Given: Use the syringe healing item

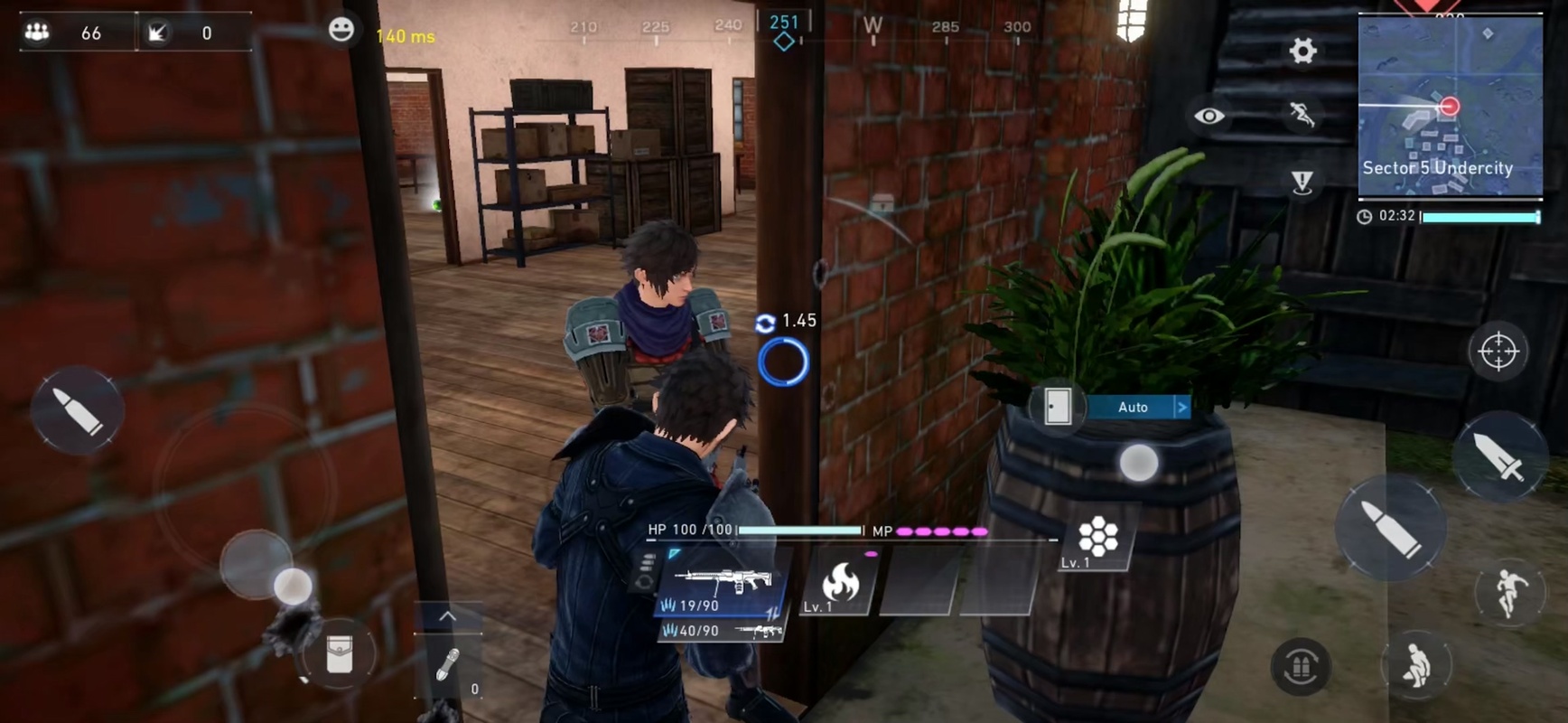Looking at the screenshot, I should click(447, 666).
